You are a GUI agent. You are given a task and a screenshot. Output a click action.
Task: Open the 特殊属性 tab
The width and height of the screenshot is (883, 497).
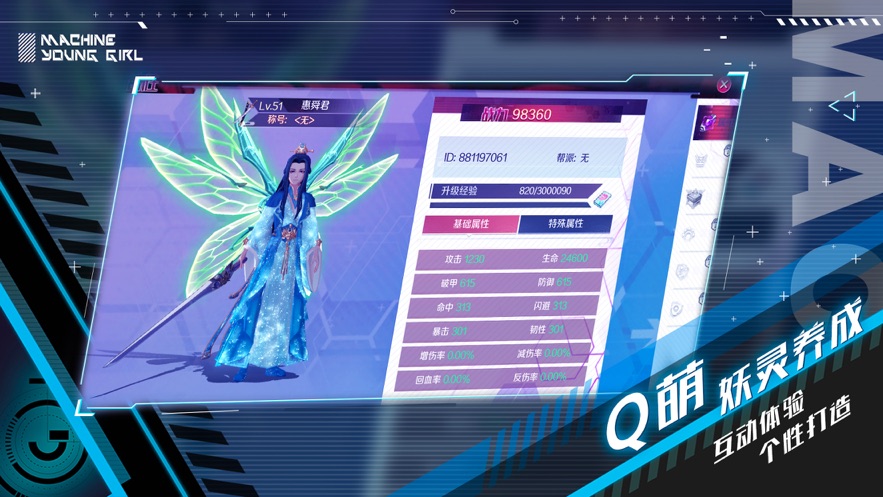click(565, 223)
